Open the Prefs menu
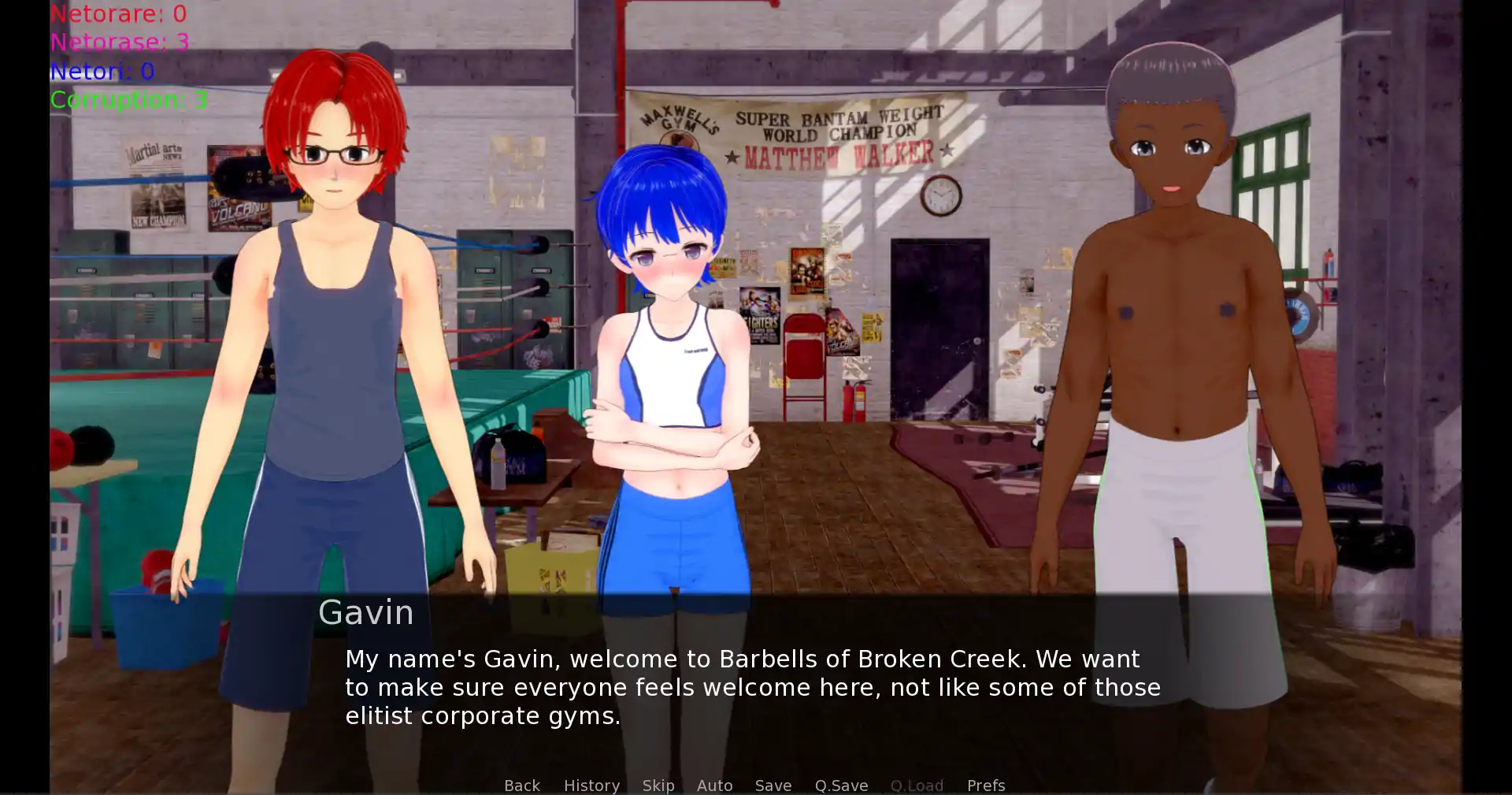The height and width of the screenshot is (795, 1512). point(985,785)
